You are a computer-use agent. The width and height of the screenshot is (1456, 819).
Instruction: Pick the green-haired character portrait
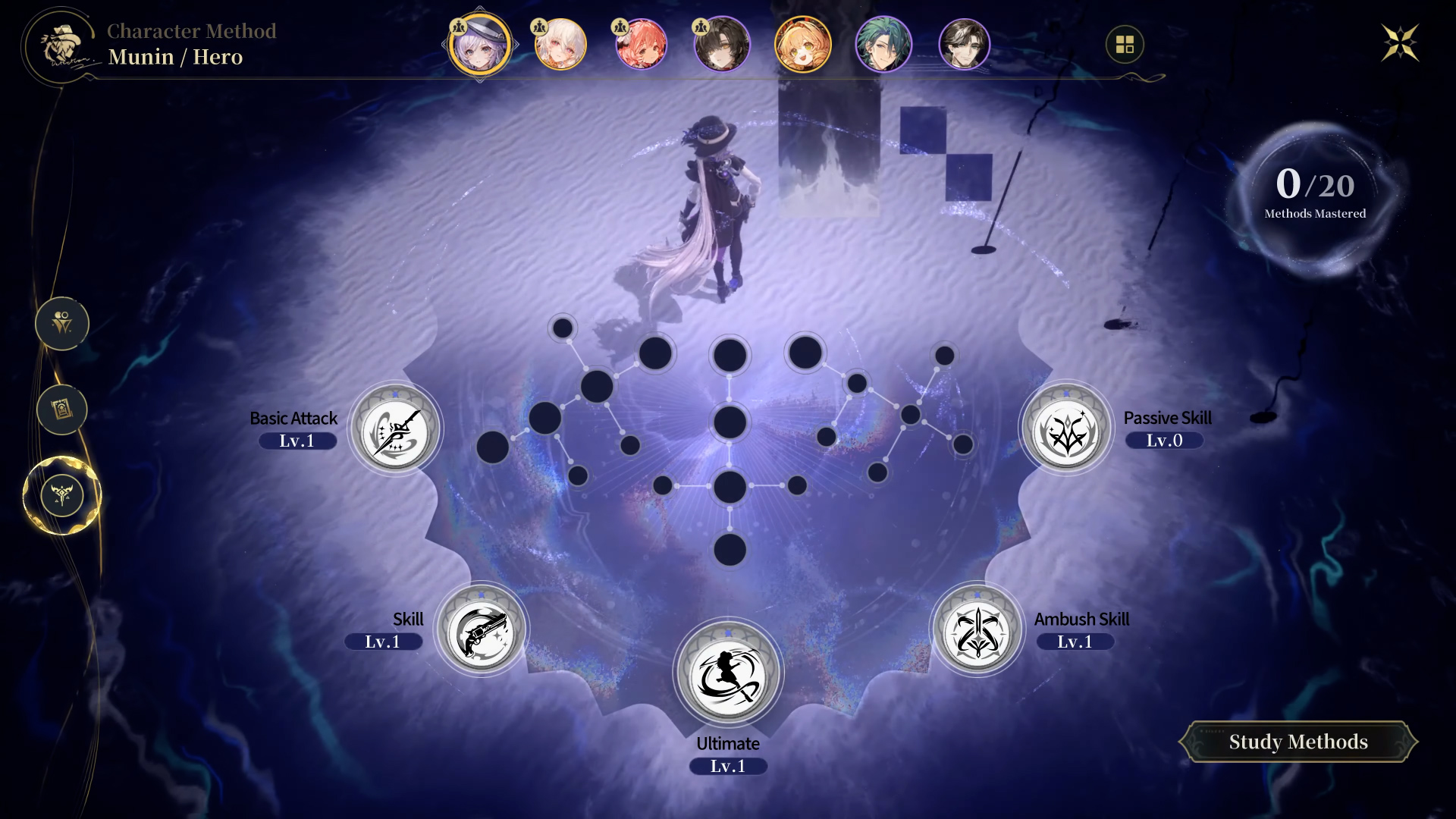click(883, 44)
